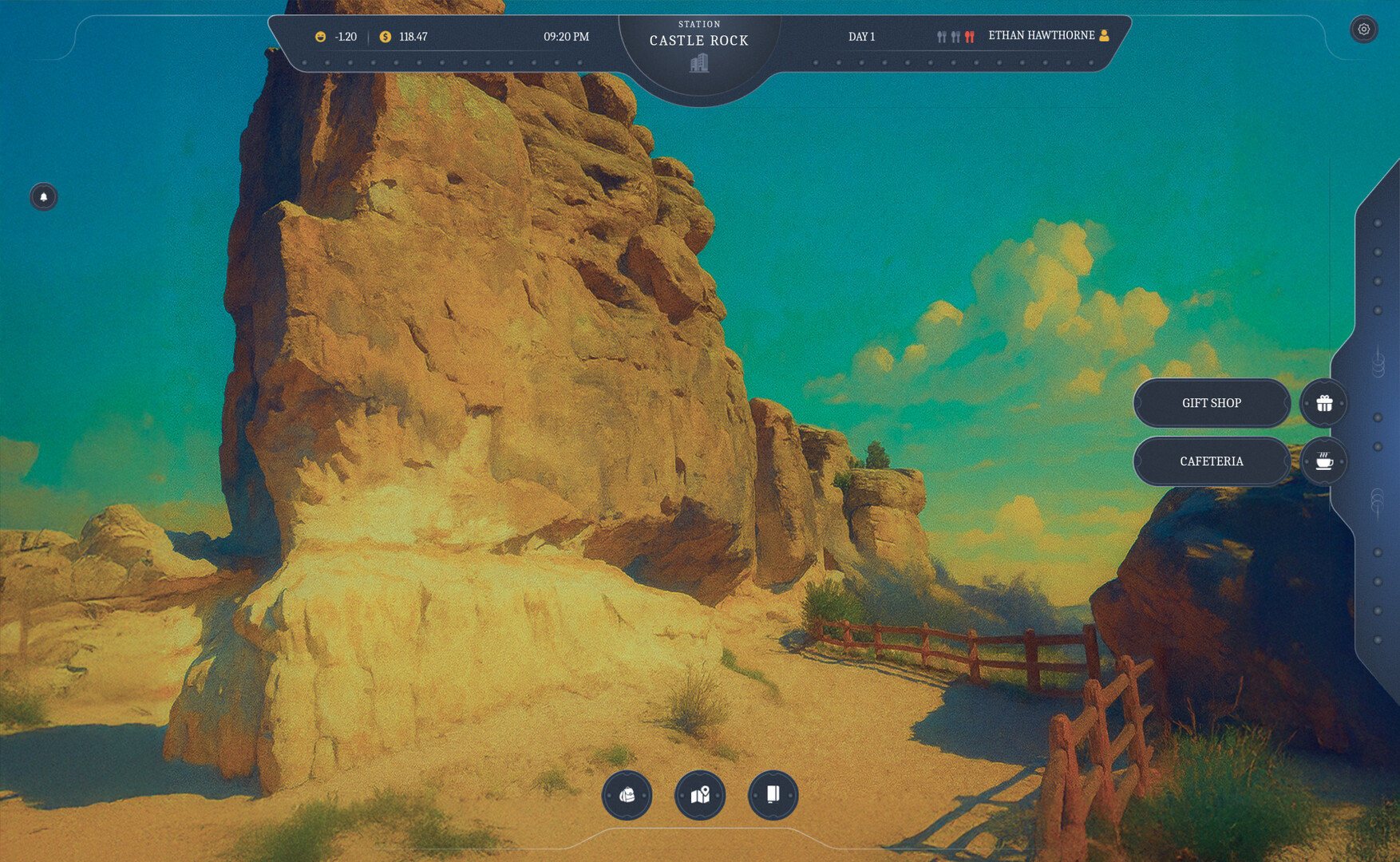Open the journal notebook icon

(x=772, y=794)
